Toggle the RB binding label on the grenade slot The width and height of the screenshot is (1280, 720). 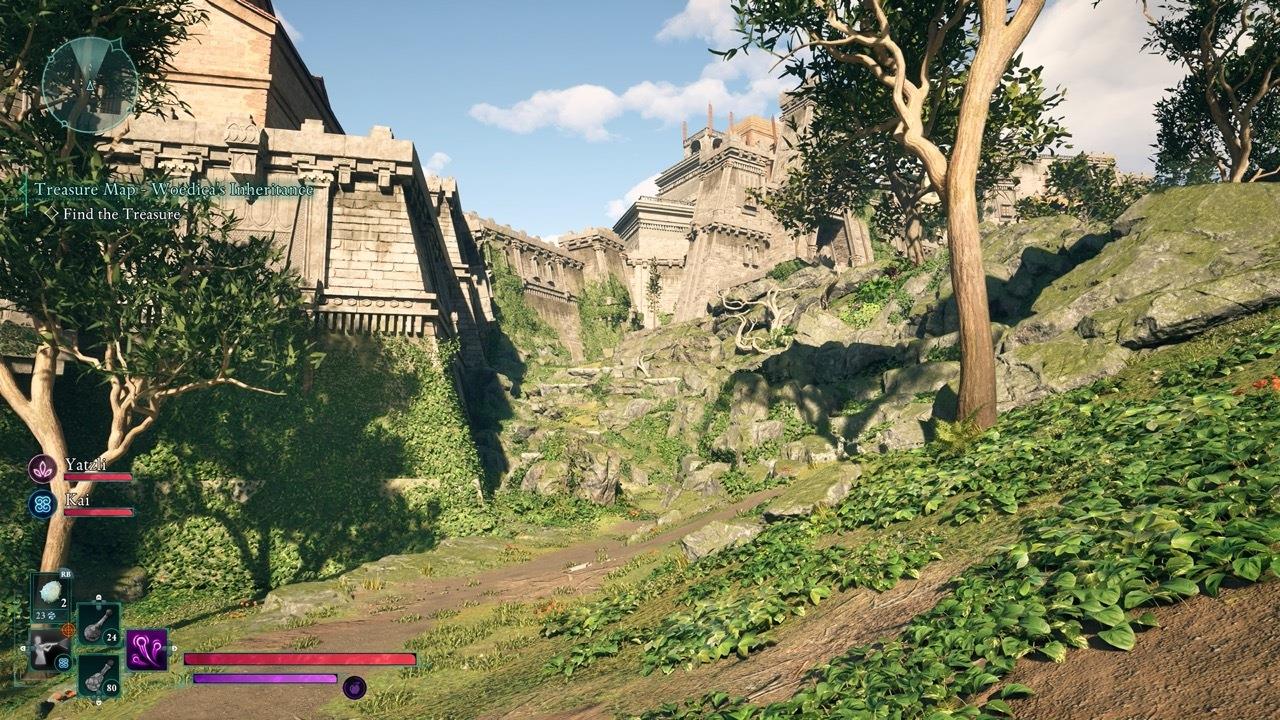click(64, 573)
